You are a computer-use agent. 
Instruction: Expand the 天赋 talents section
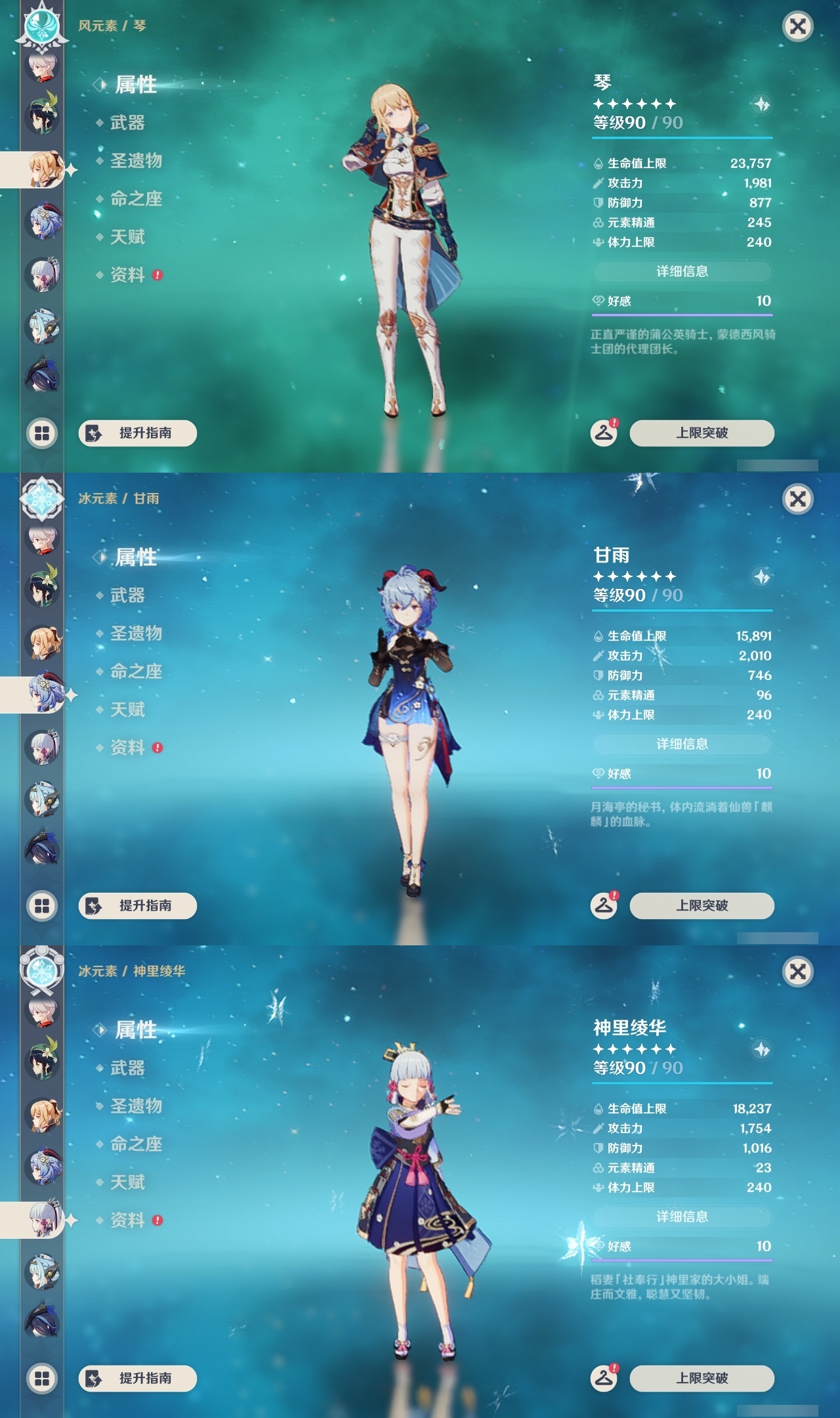(x=128, y=237)
